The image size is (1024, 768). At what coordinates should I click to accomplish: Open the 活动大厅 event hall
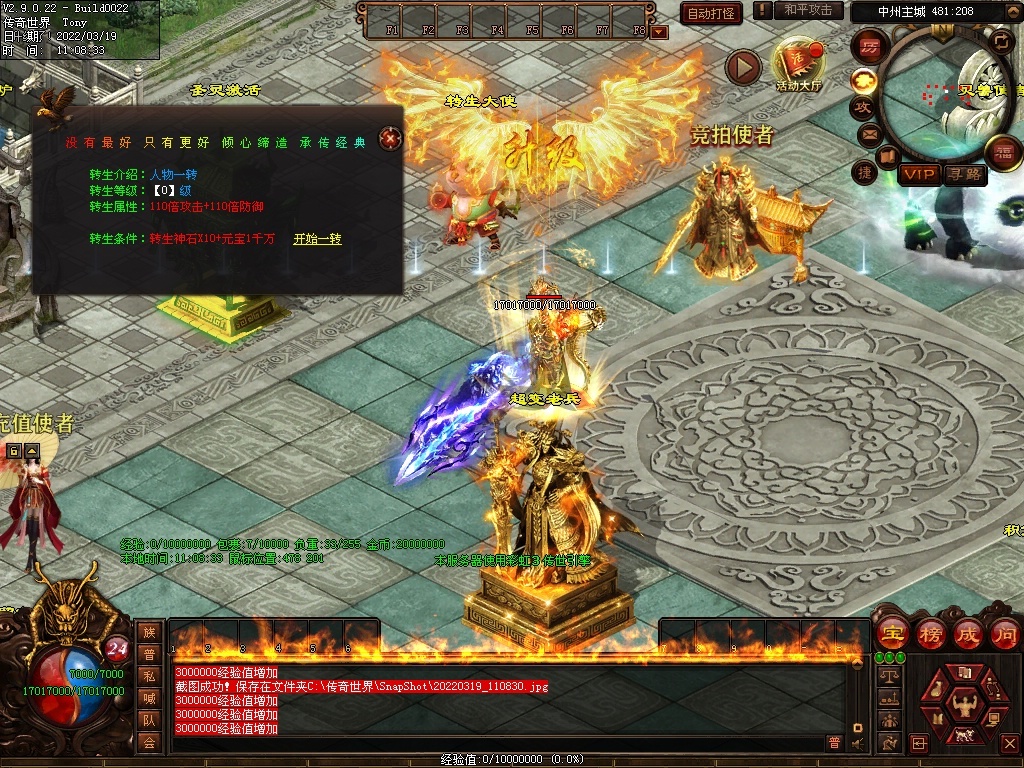click(798, 63)
